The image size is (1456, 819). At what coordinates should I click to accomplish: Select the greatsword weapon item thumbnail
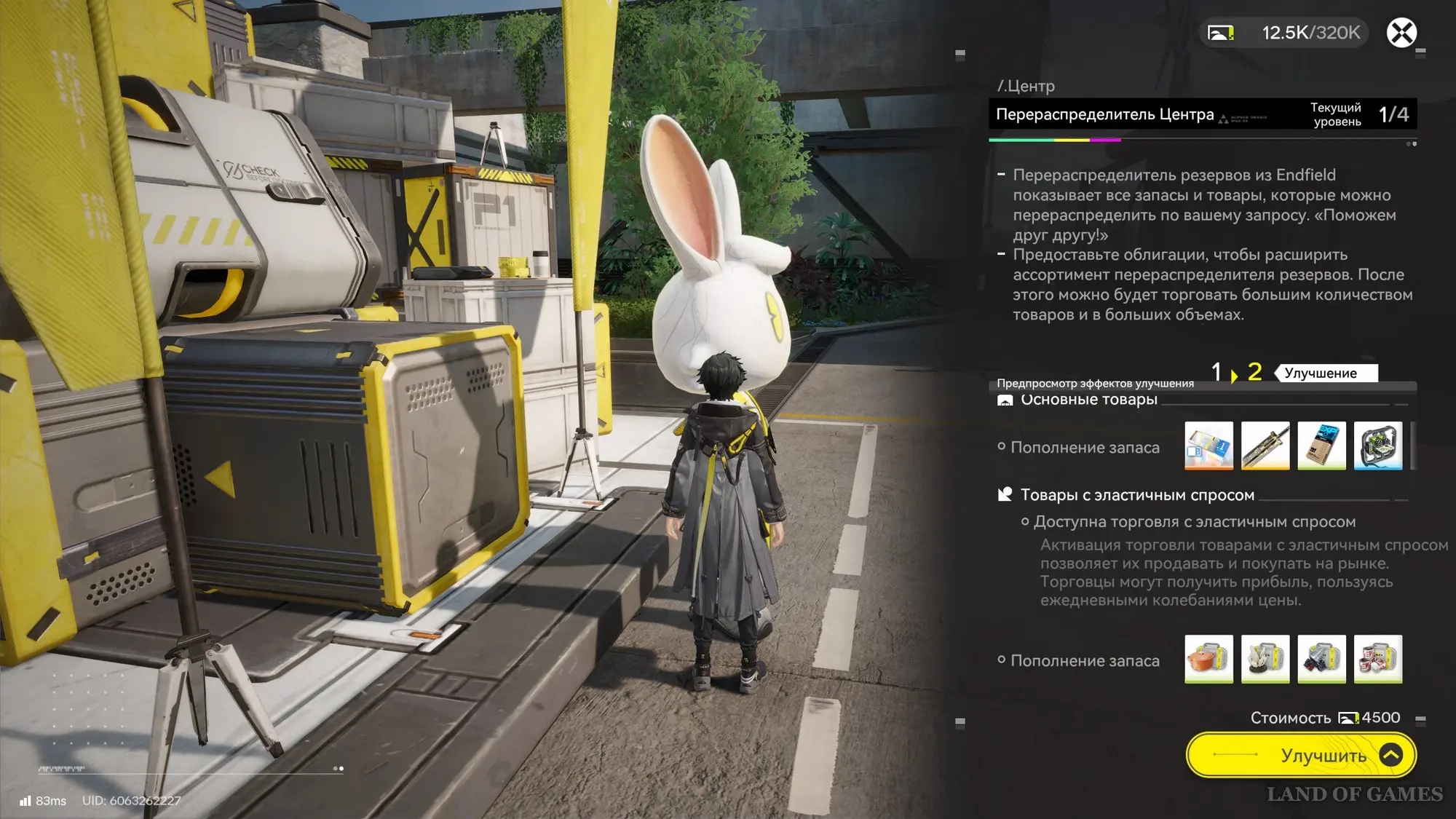tap(1265, 446)
